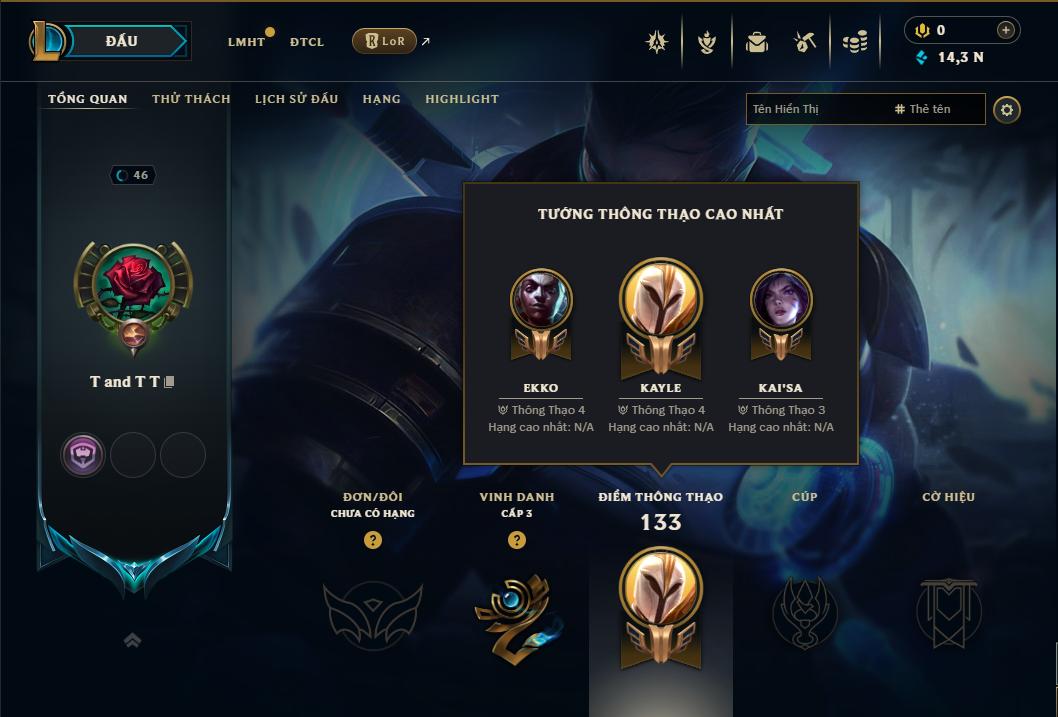Open the backpack collection icon
Viewport: 1058px width, 717px height.
(757, 42)
